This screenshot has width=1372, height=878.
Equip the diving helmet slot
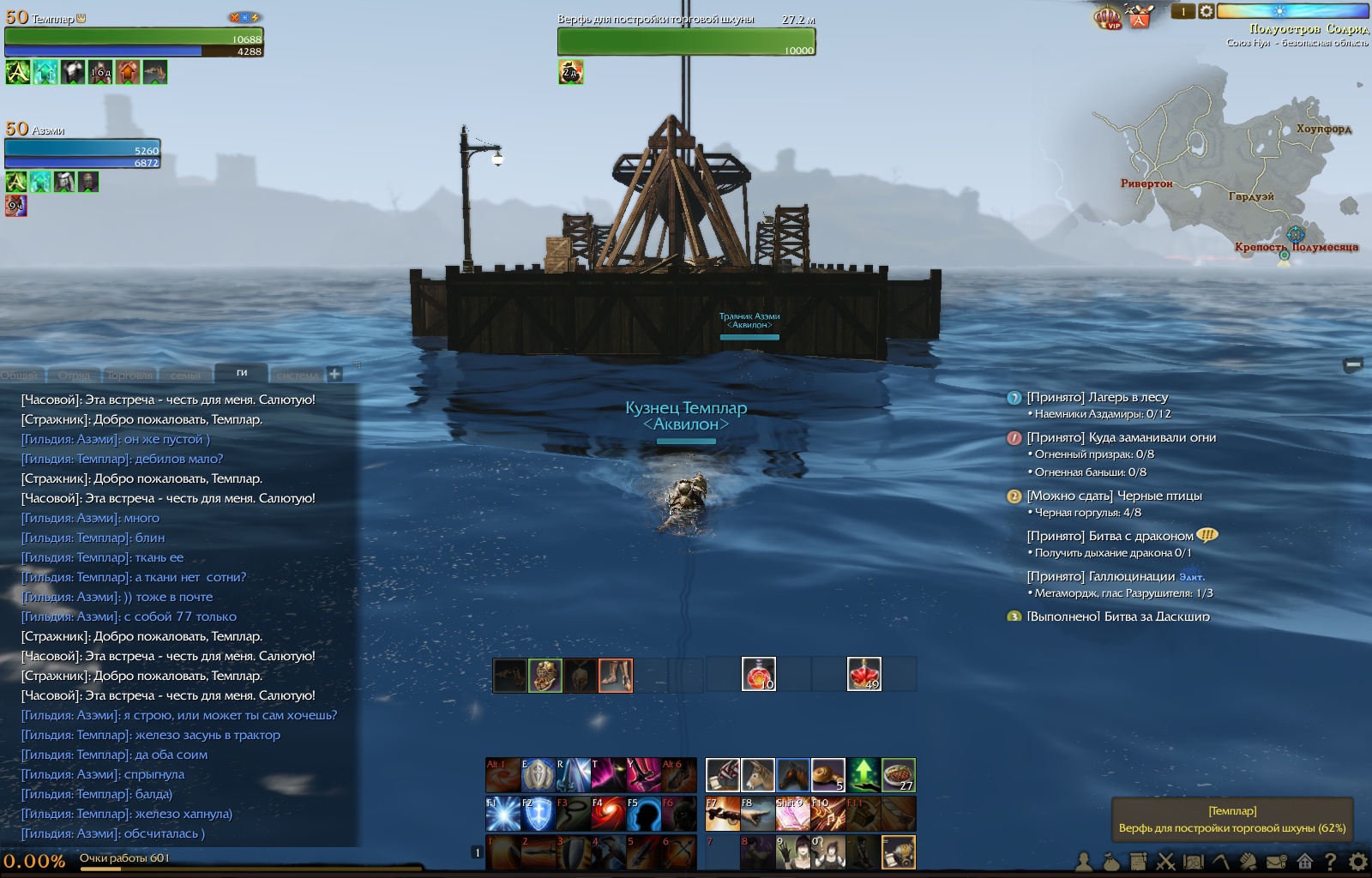545,676
